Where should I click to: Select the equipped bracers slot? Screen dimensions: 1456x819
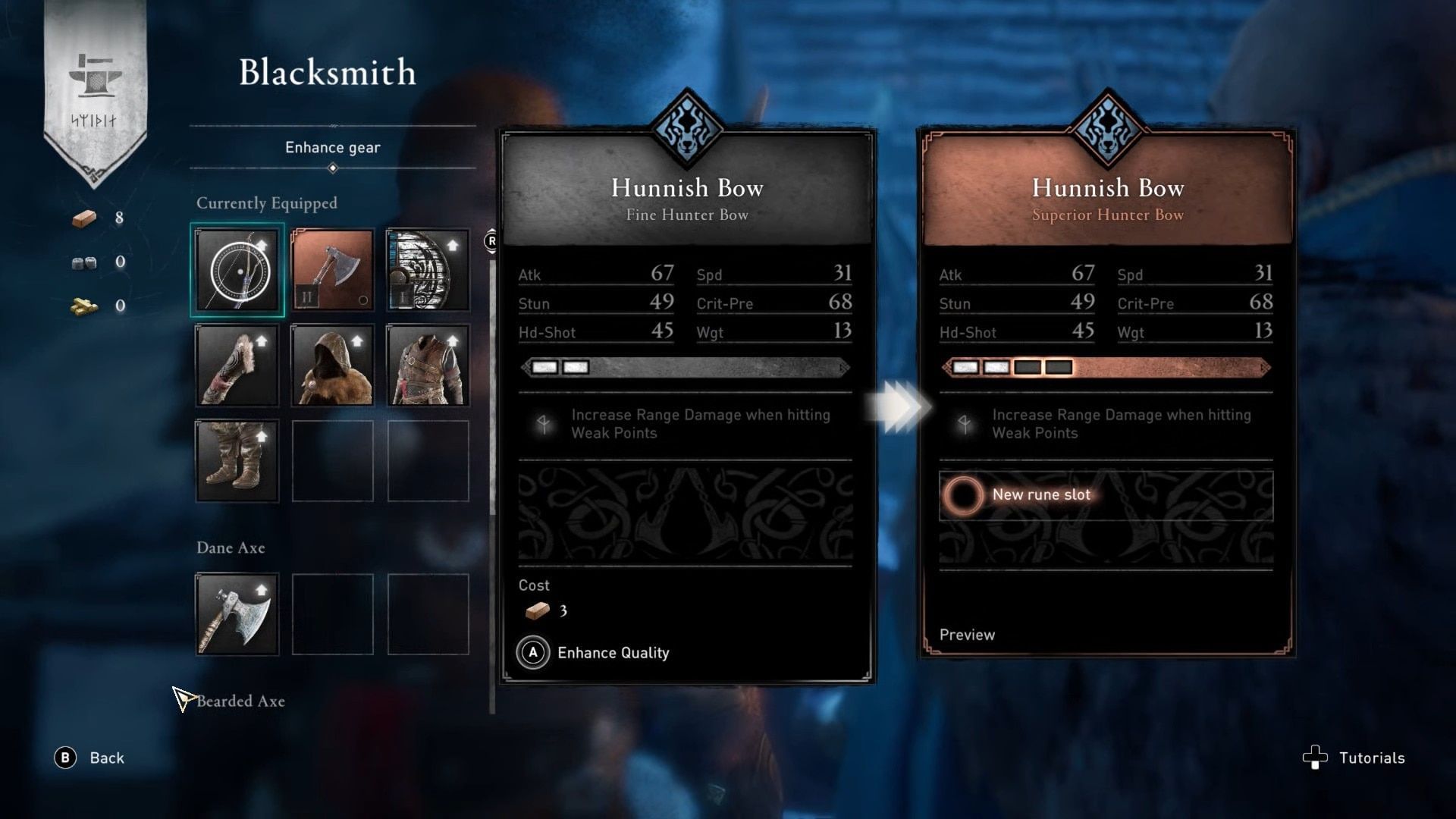pyautogui.click(x=237, y=366)
